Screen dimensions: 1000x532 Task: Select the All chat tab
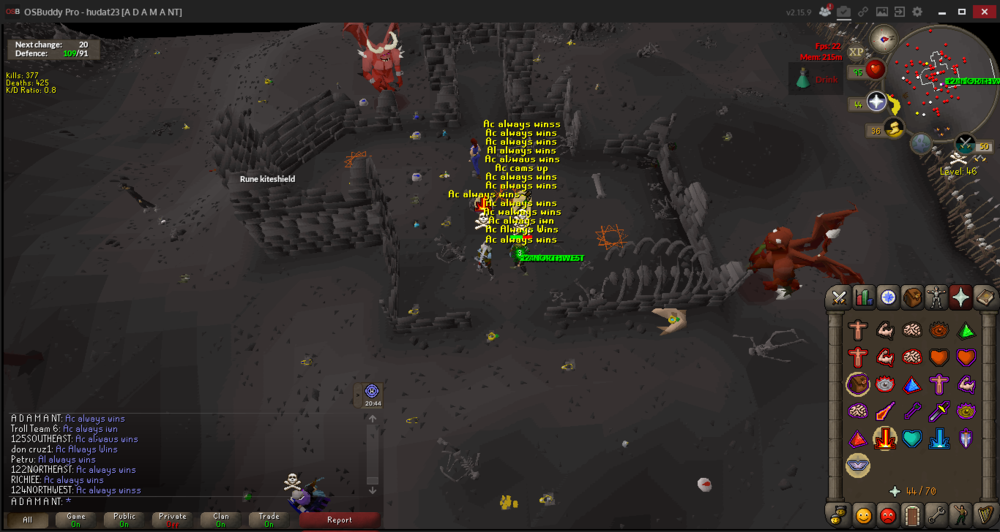click(x=27, y=519)
